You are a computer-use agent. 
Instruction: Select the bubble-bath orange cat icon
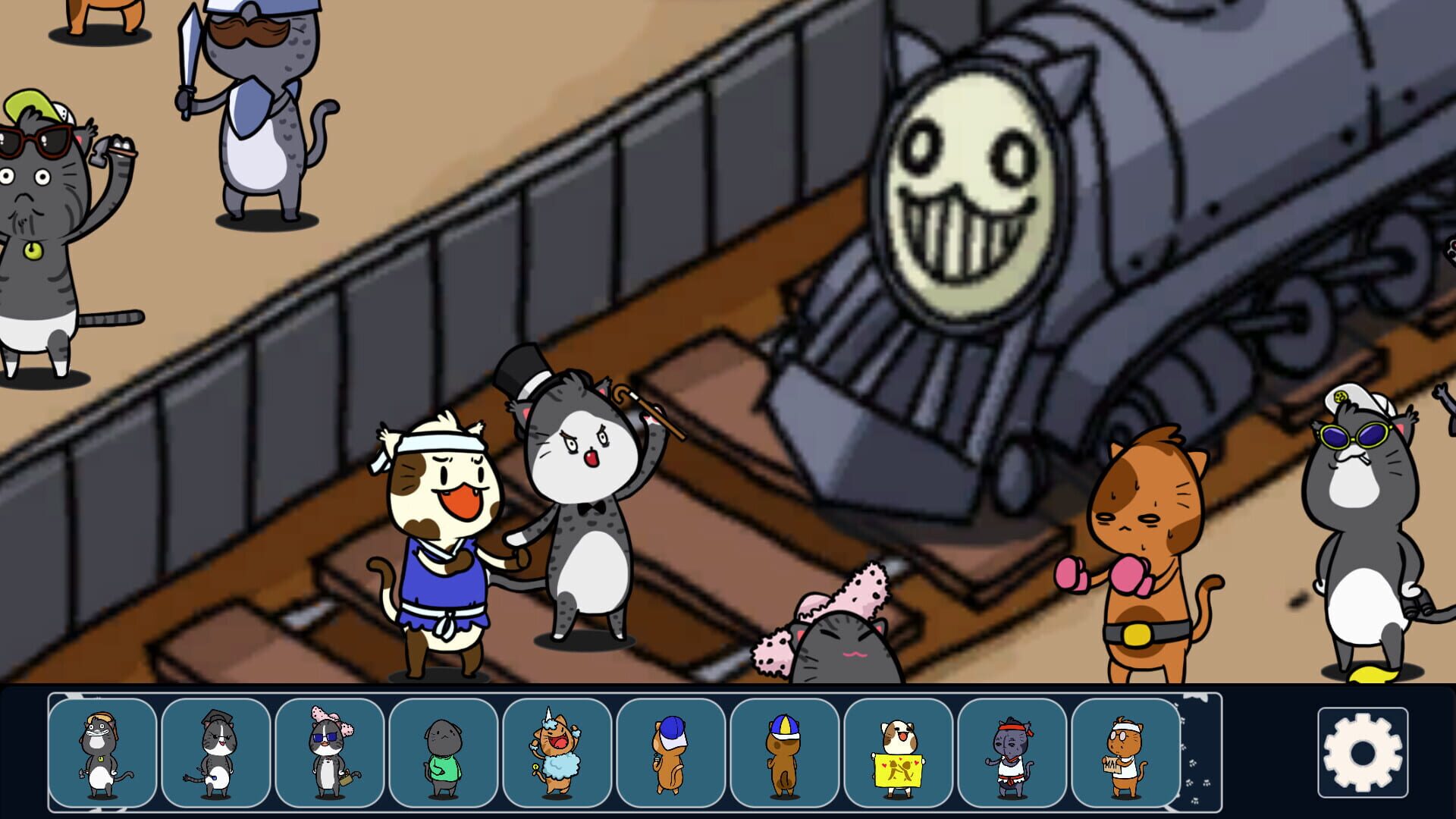click(557, 751)
